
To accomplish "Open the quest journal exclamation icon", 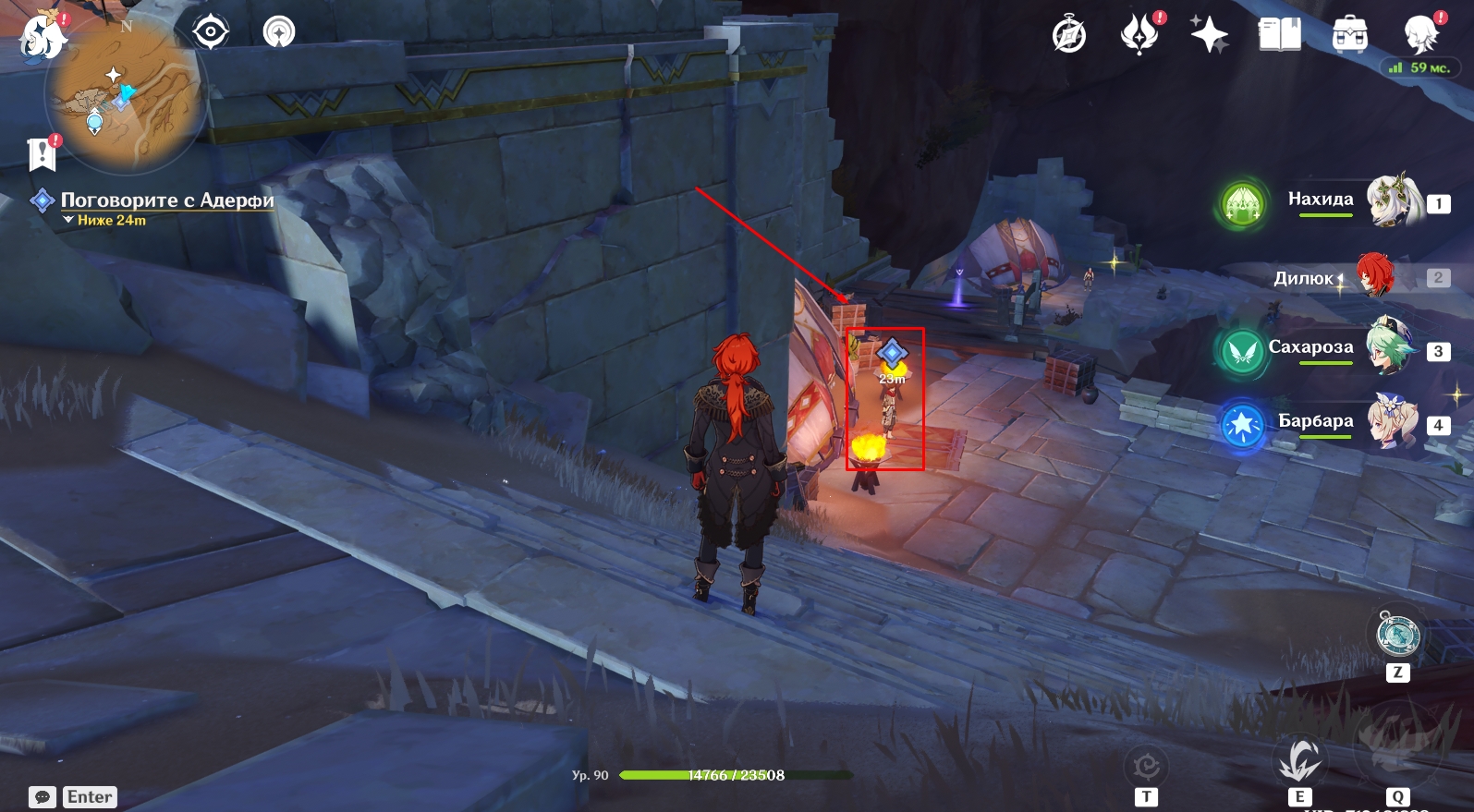I will 43,153.
